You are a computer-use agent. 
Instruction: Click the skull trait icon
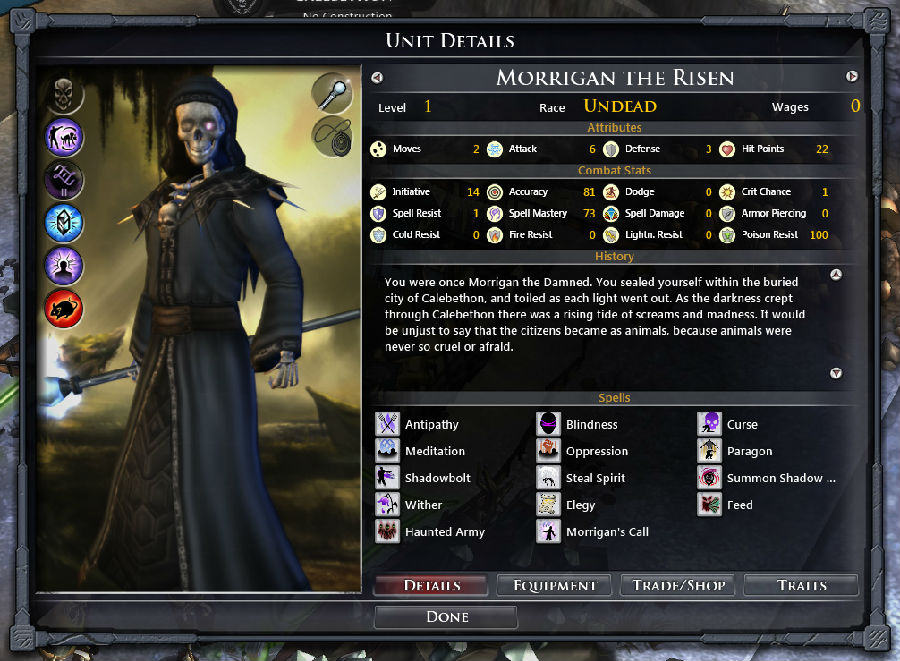(x=65, y=94)
